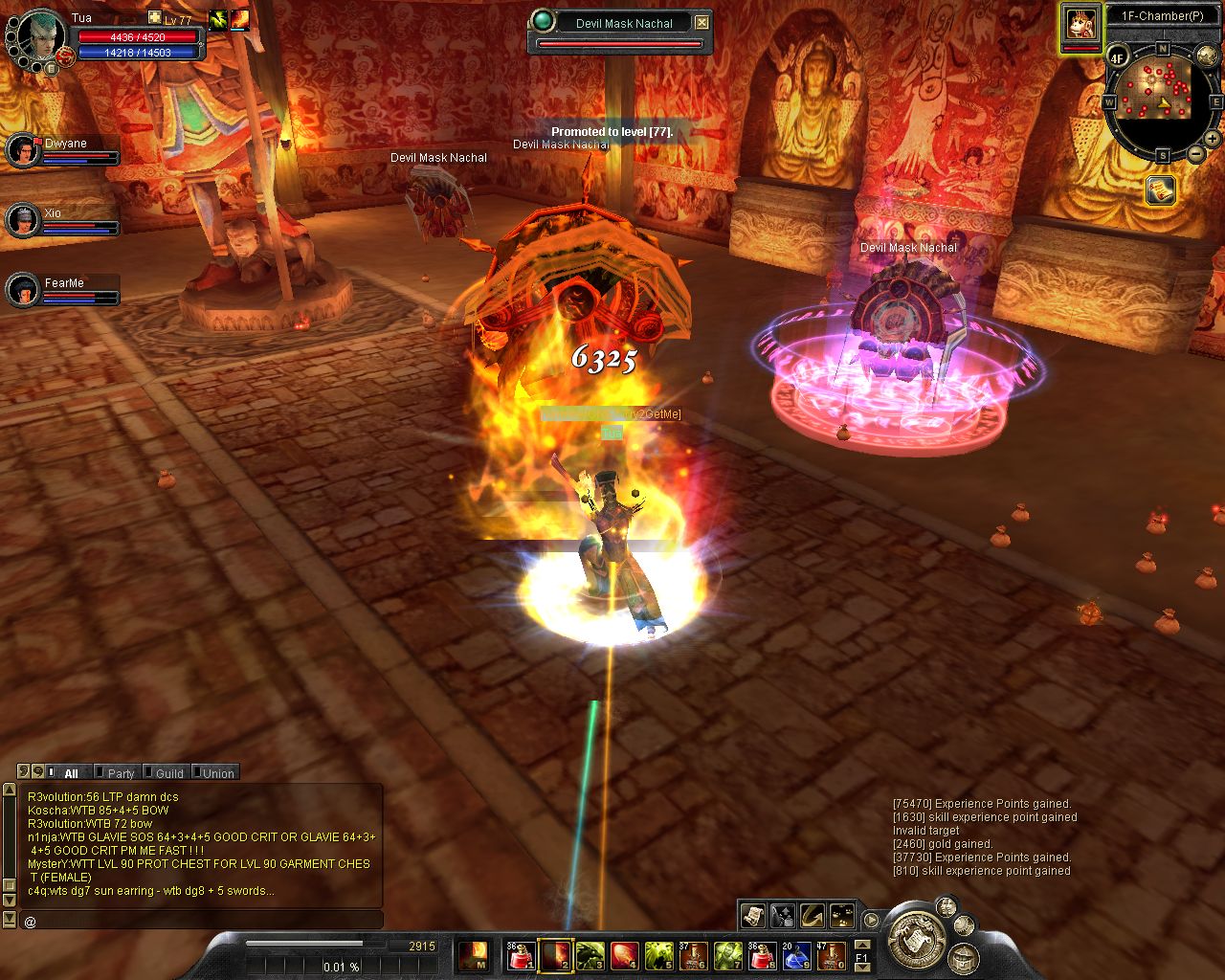The width and height of the screenshot is (1225, 980).
Task: Select party member FearMe's portrait
Action: click(x=23, y=290)
